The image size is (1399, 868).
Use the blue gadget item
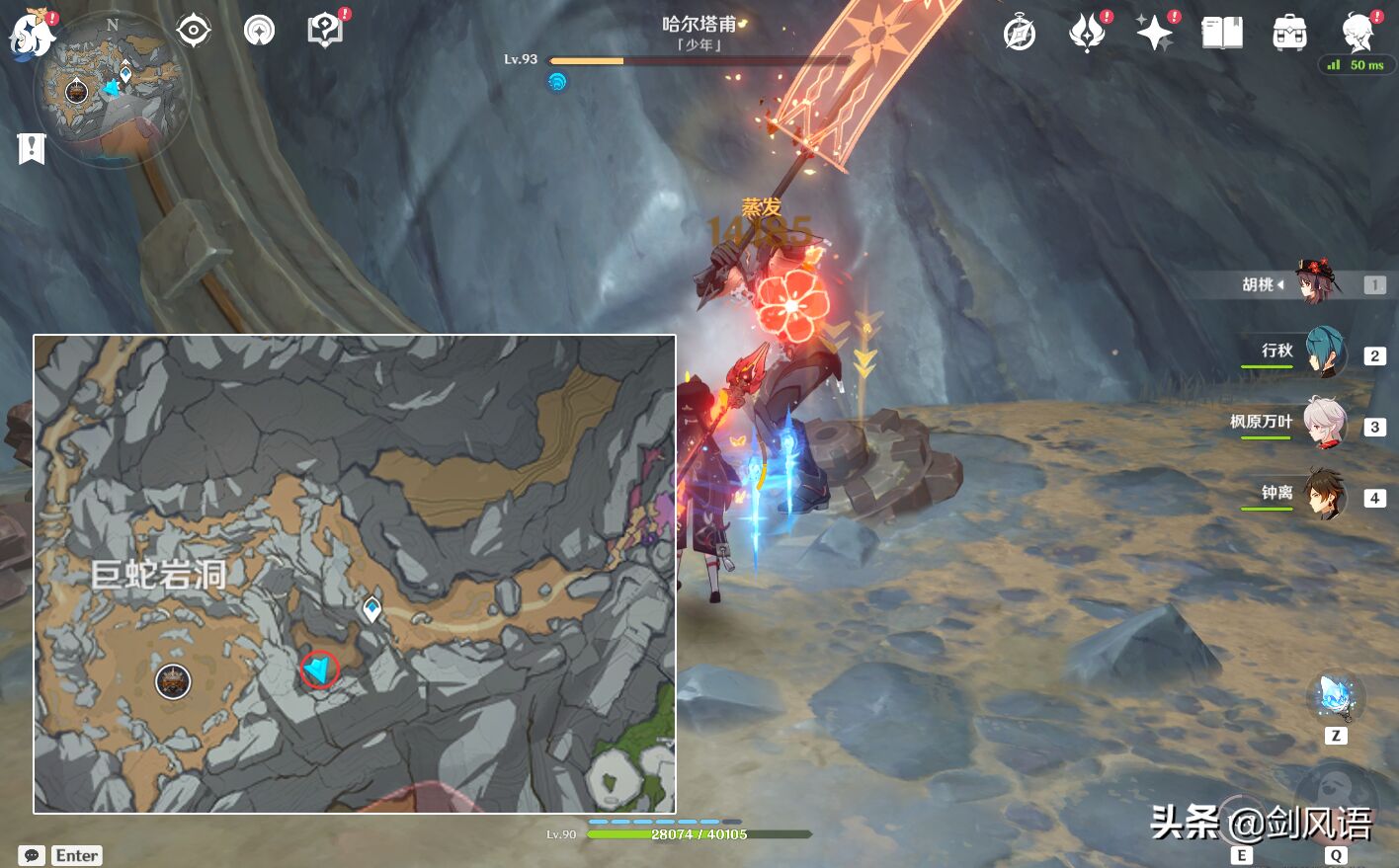point(1335,697)
